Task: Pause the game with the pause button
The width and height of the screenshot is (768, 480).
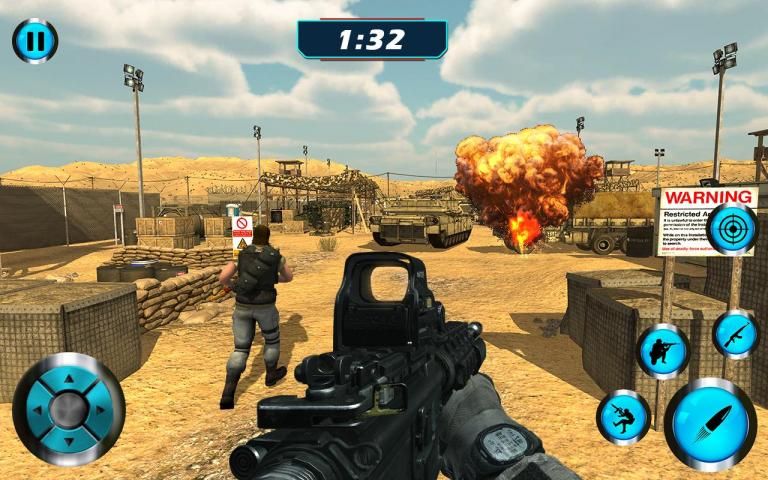Action: [x=35, y=41]
